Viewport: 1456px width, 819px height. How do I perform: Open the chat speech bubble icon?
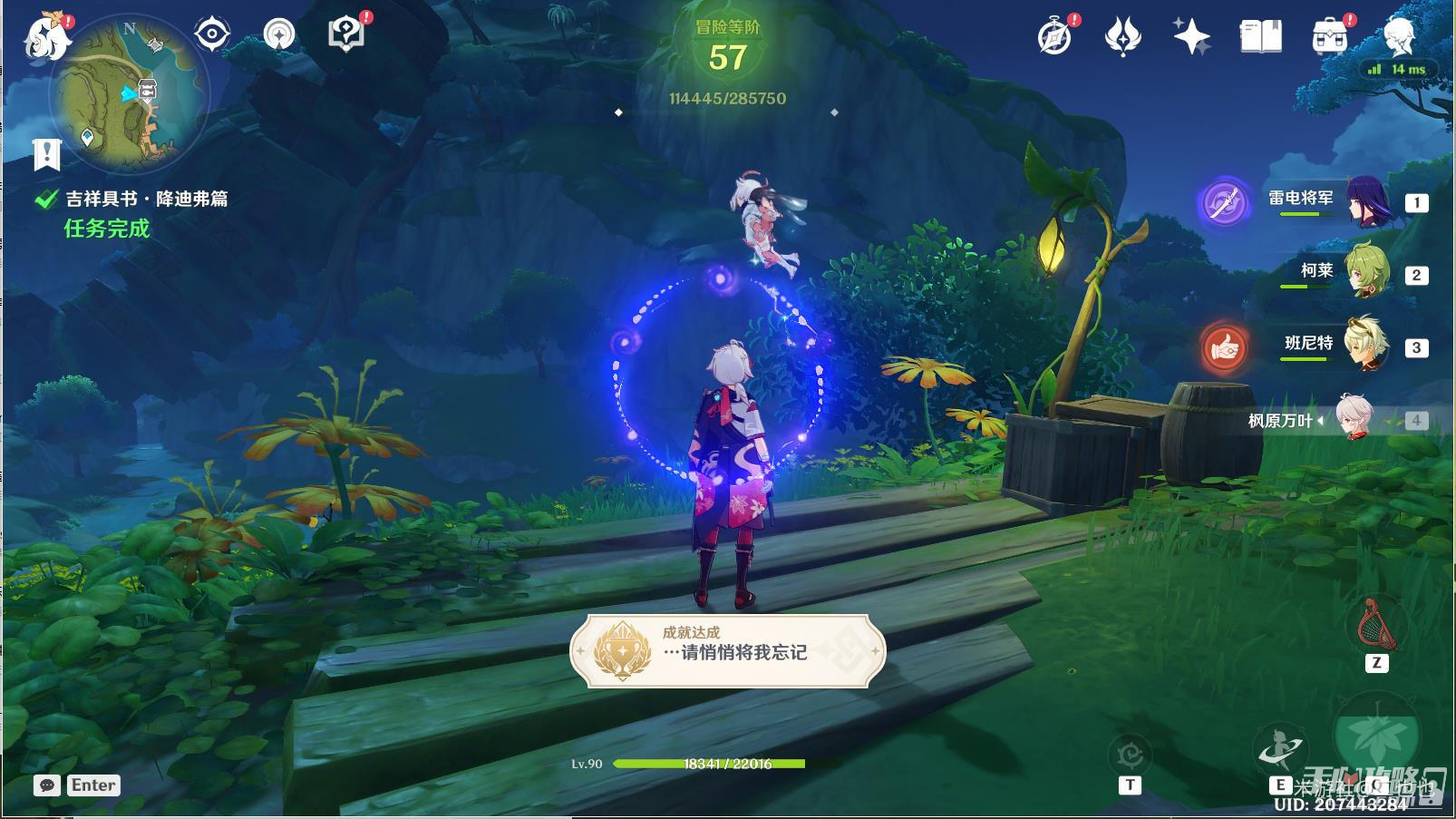tap(47, 785)
